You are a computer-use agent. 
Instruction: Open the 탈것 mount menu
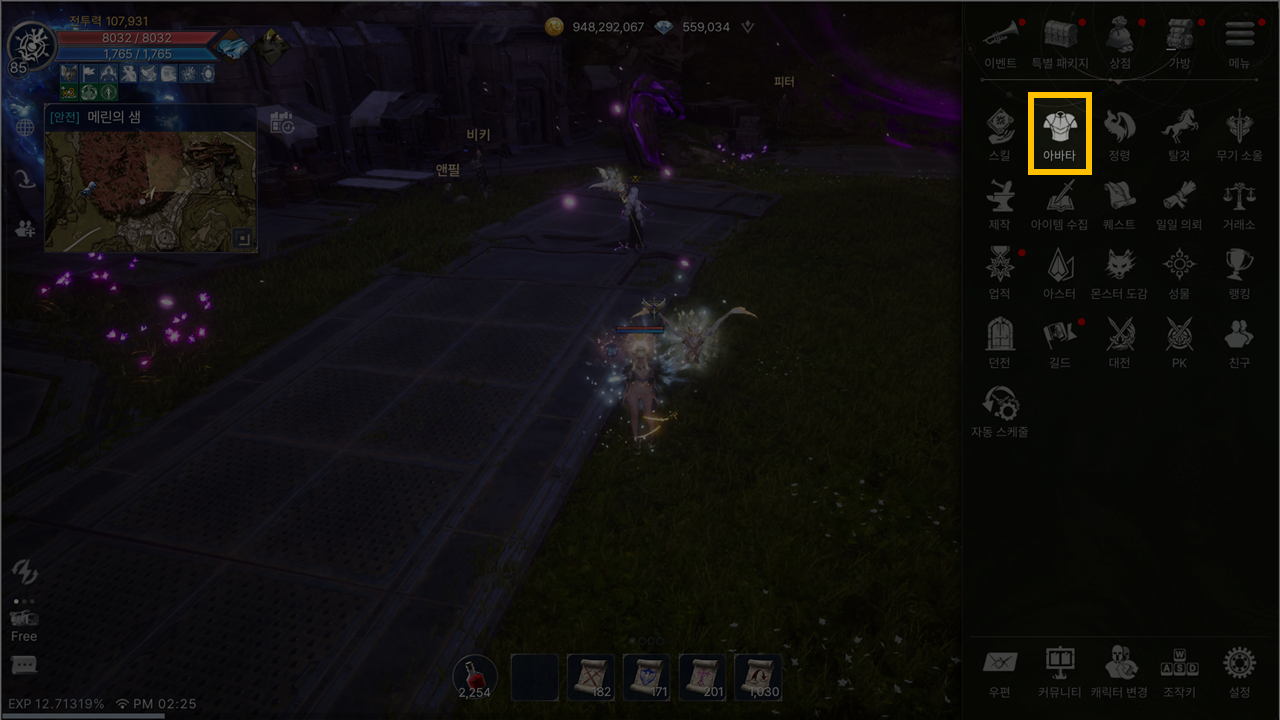pos(1179,132)
